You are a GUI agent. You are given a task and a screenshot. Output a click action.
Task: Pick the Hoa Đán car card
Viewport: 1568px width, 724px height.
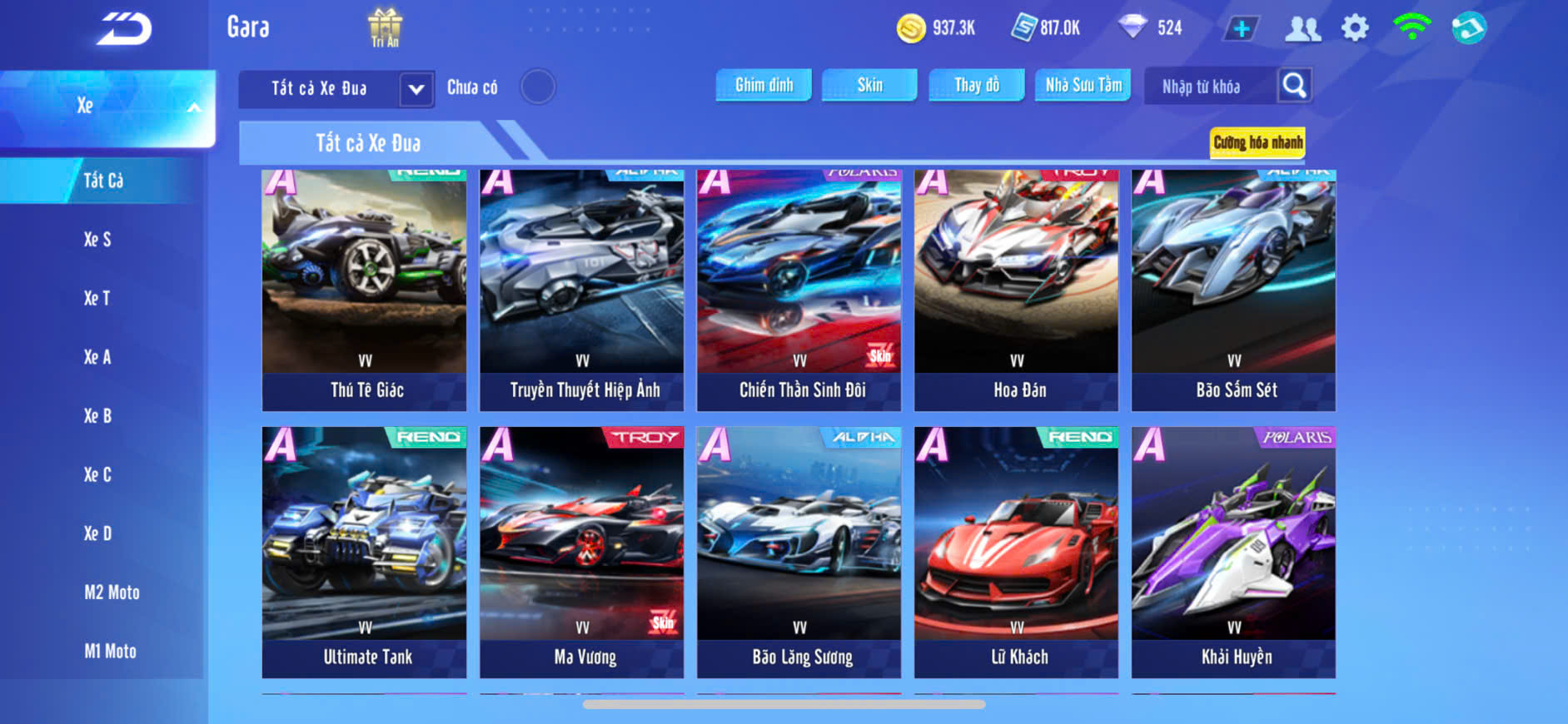(x=1016, y=290)
